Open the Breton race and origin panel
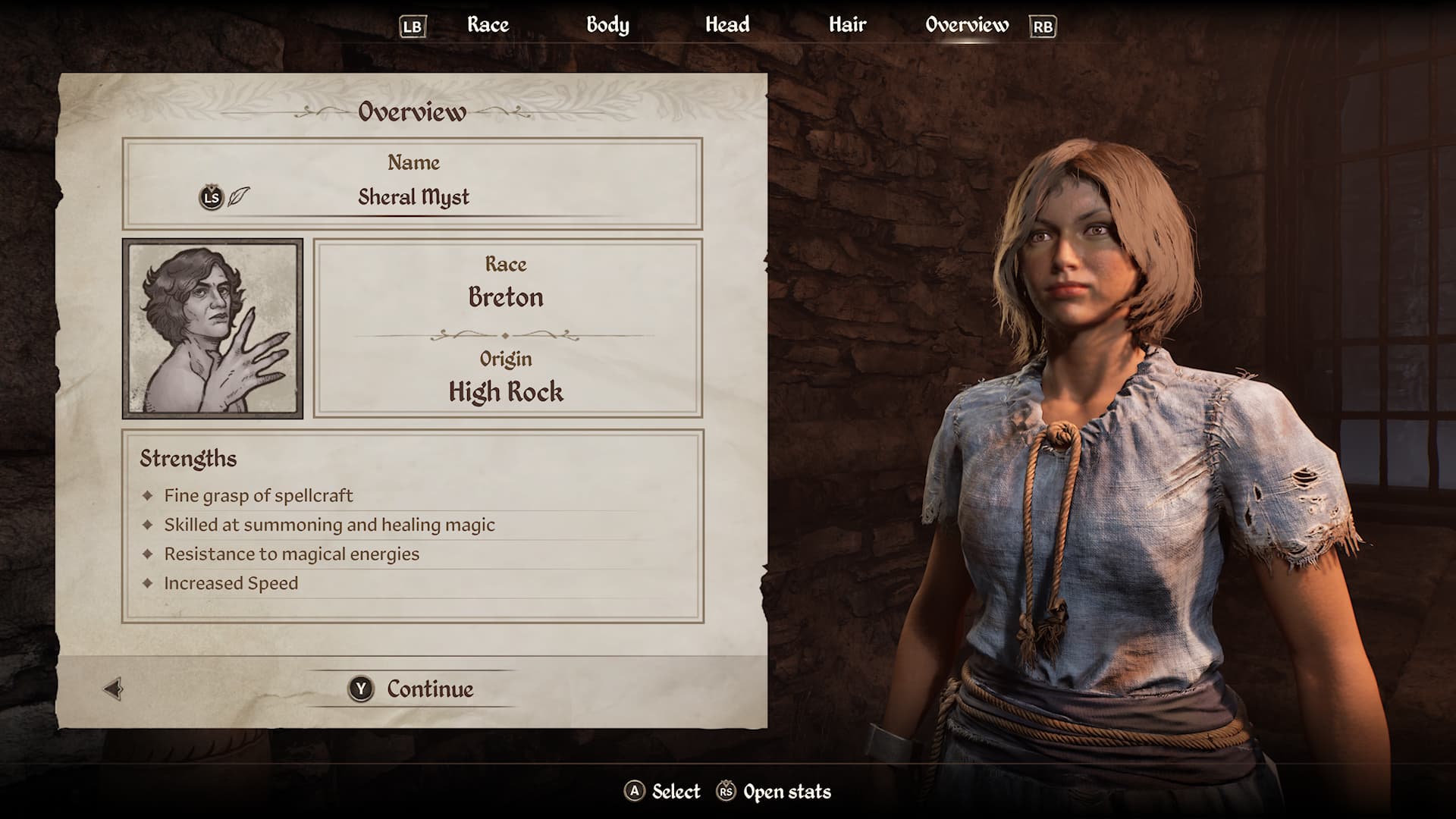The height and width of the screenshot is (819, 1456). click(507, 328)
